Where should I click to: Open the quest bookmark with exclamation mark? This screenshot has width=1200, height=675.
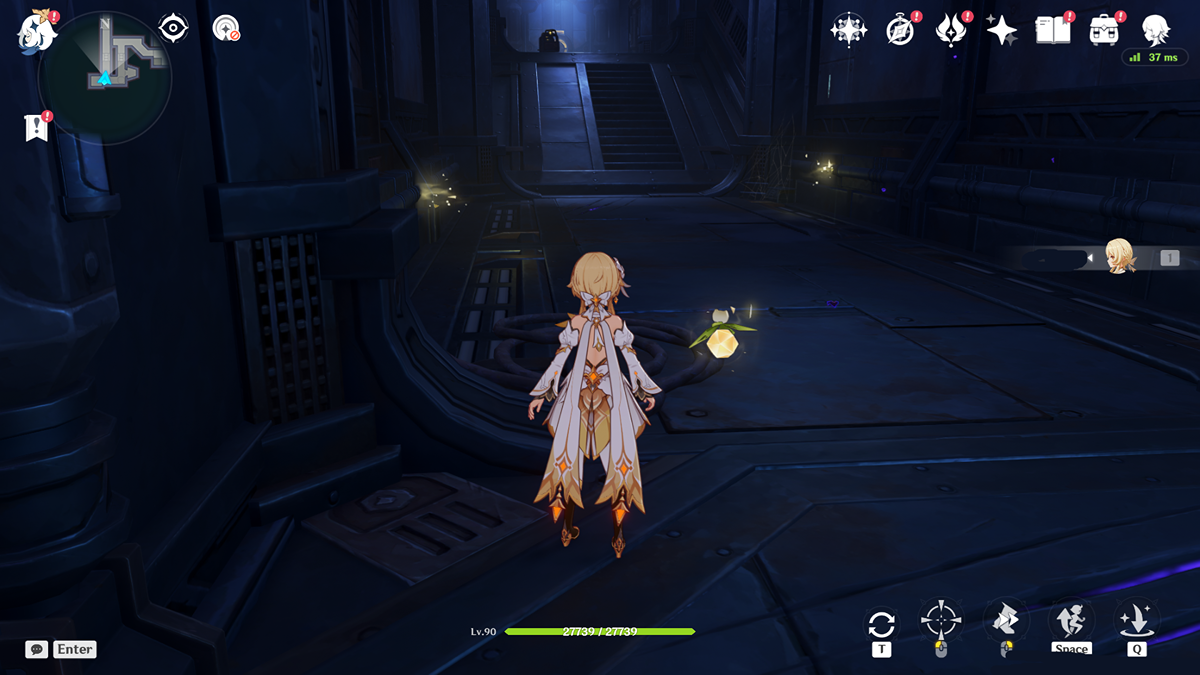(37, 127)
